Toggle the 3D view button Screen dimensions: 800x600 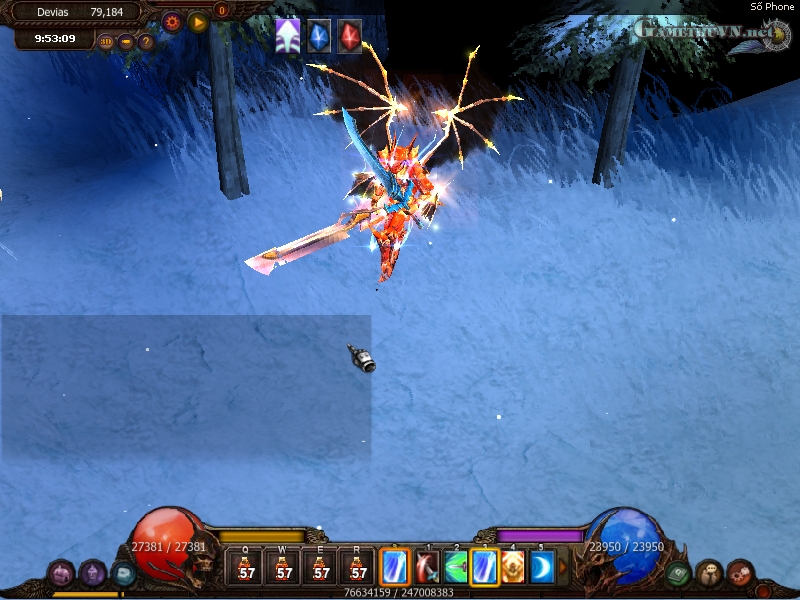[x=106, y=42]
